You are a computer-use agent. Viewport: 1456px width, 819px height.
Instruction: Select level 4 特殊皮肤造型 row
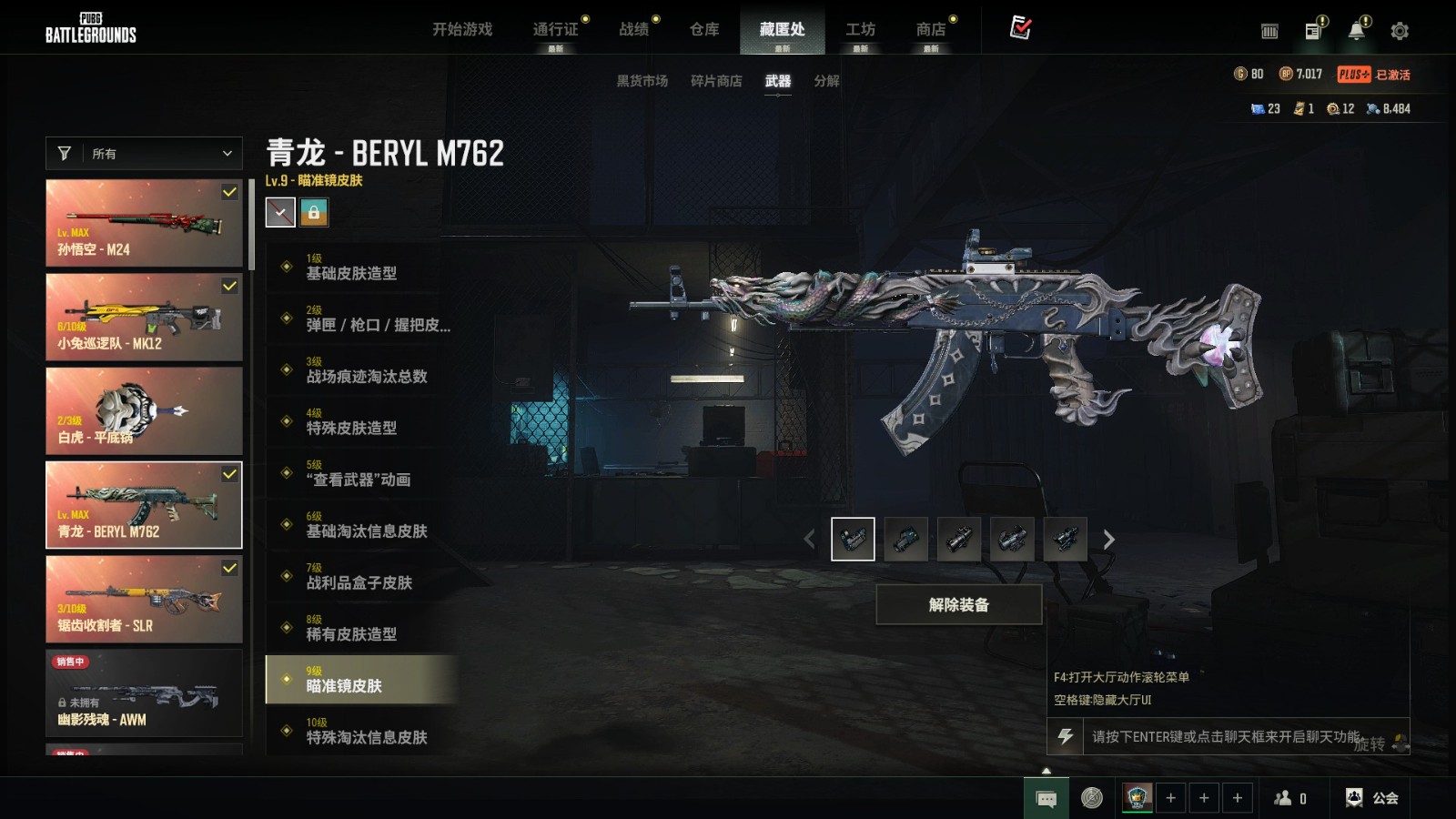[360, 421]
